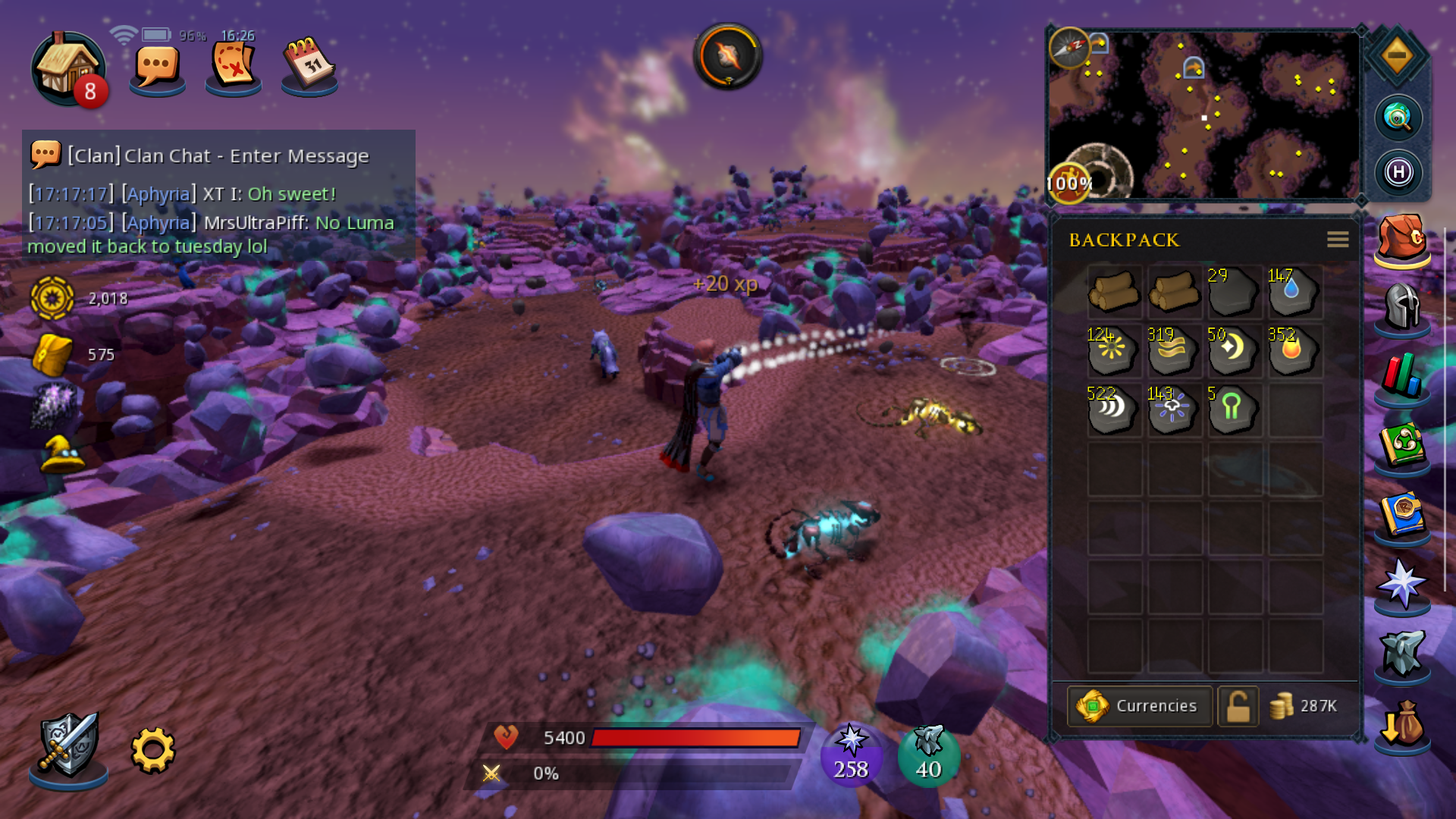Open the backpack options menu
Image resolution: width=1456 pixels, height=819 pixels.
click(x=1337, y=240)
